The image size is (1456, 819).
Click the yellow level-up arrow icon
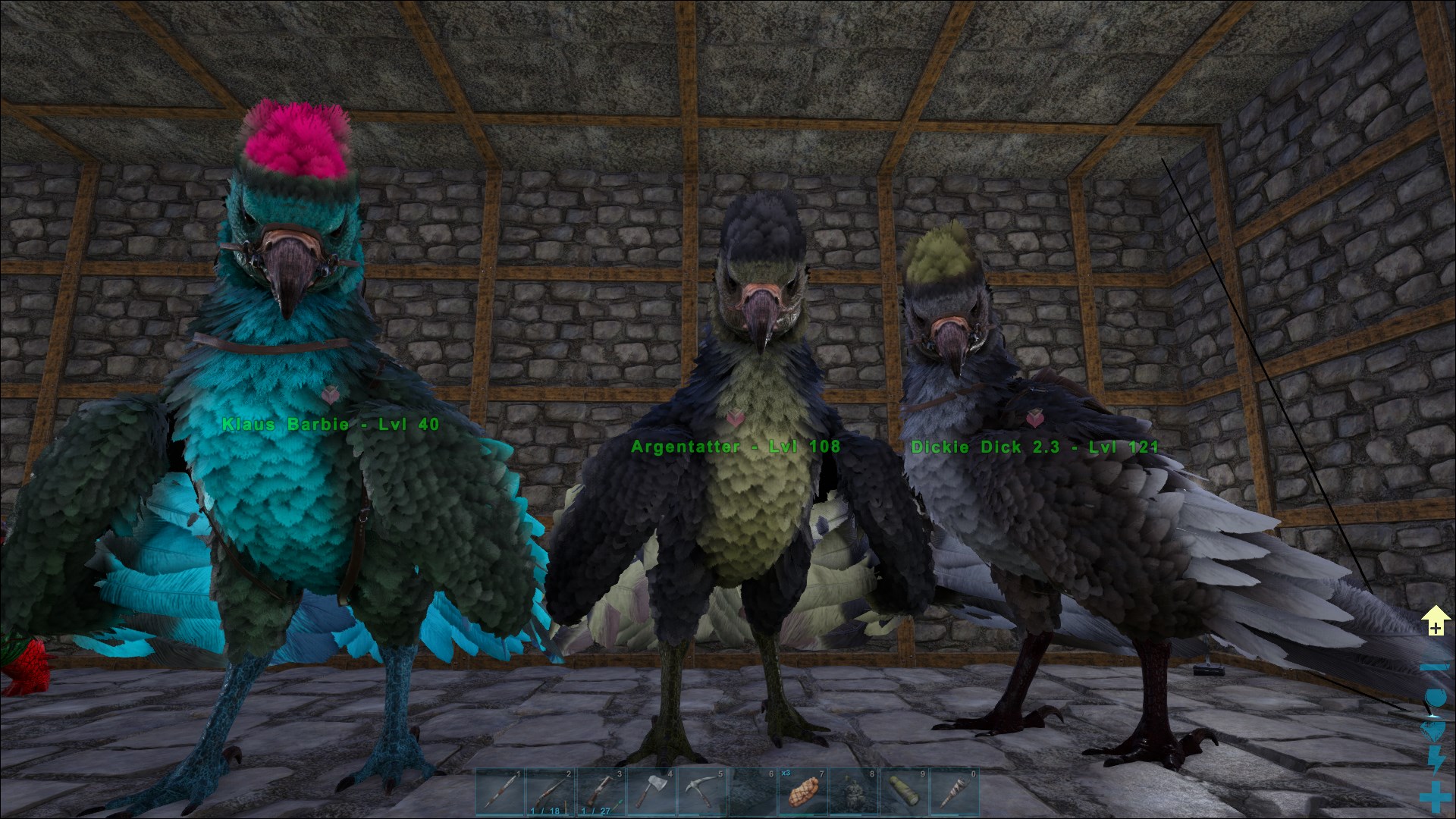click(x=1435, y=621)
